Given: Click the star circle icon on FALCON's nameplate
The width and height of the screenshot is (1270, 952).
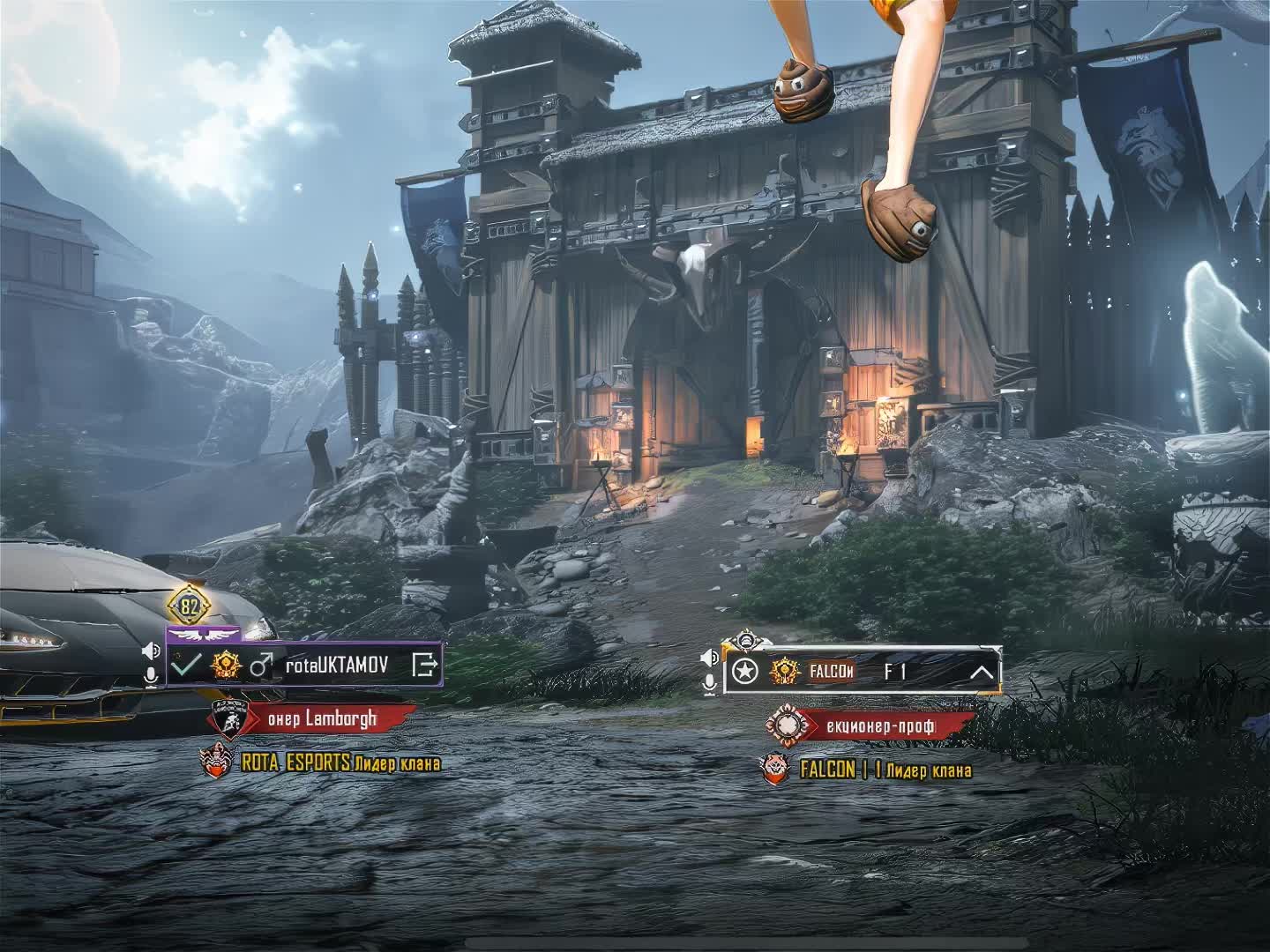Looking at the screenshot, I should point(746,673).
